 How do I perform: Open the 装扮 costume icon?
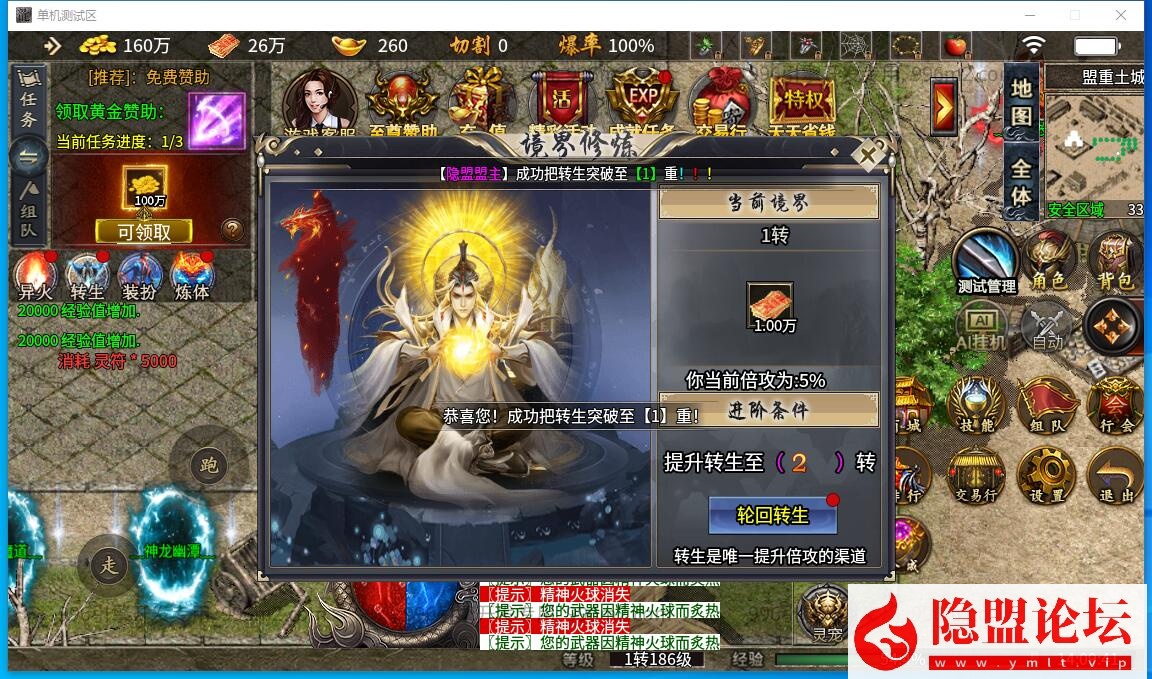[x=139, y=275]
